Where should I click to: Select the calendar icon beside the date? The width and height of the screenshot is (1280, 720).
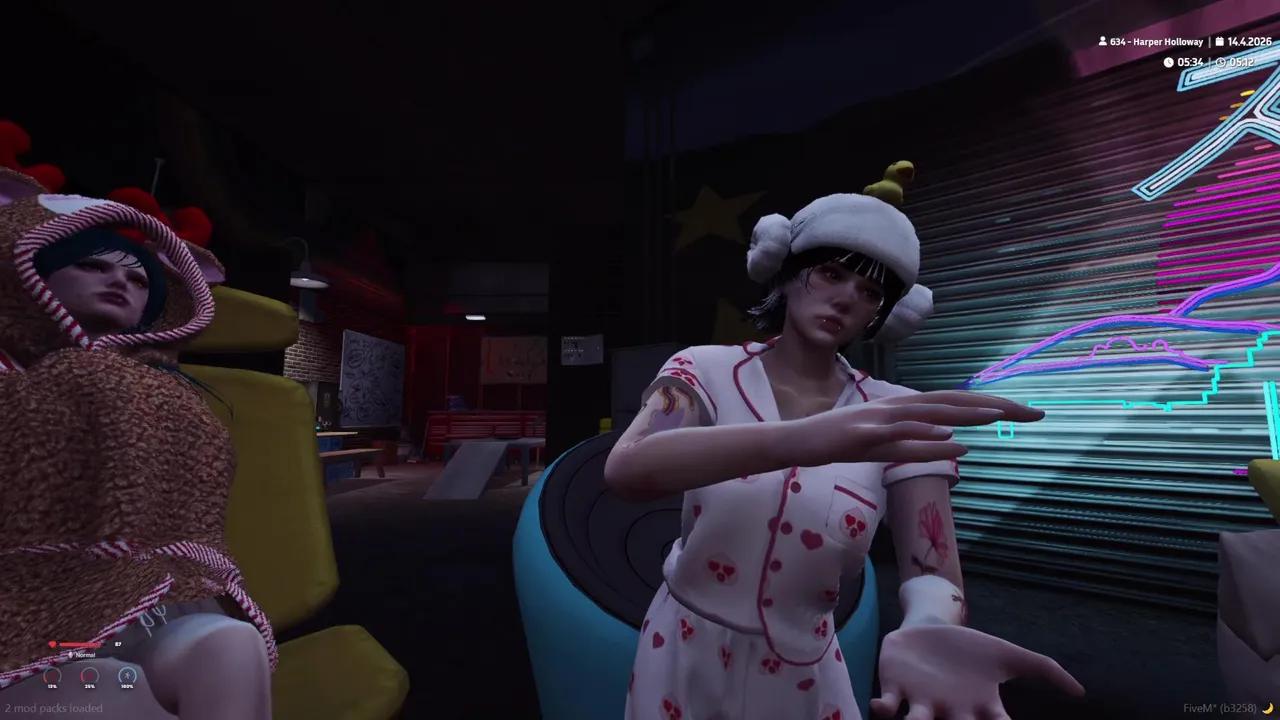pyautogui.click(x=1220, y=41)
